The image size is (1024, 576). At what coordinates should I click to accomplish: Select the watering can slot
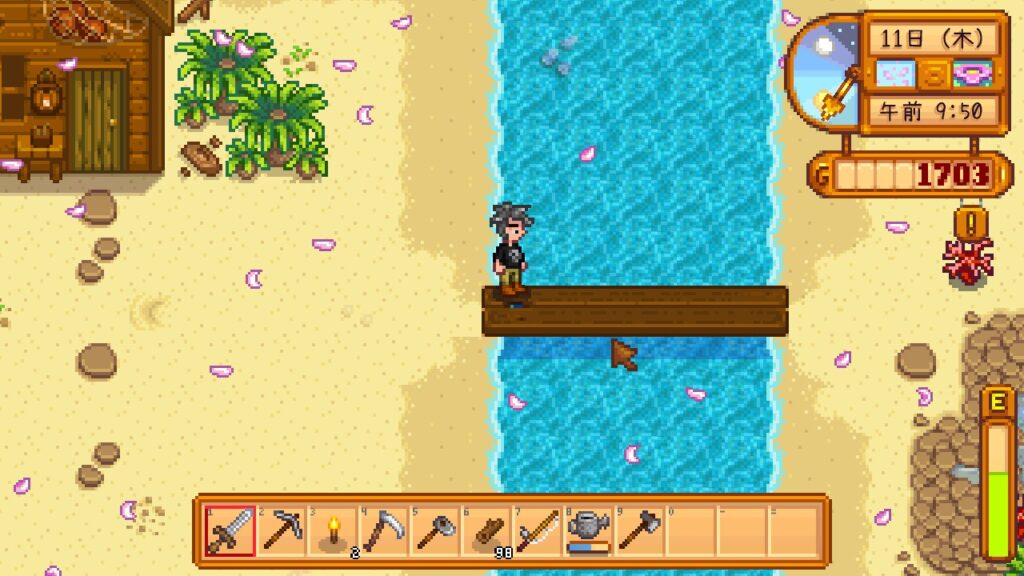coord(590,531)
